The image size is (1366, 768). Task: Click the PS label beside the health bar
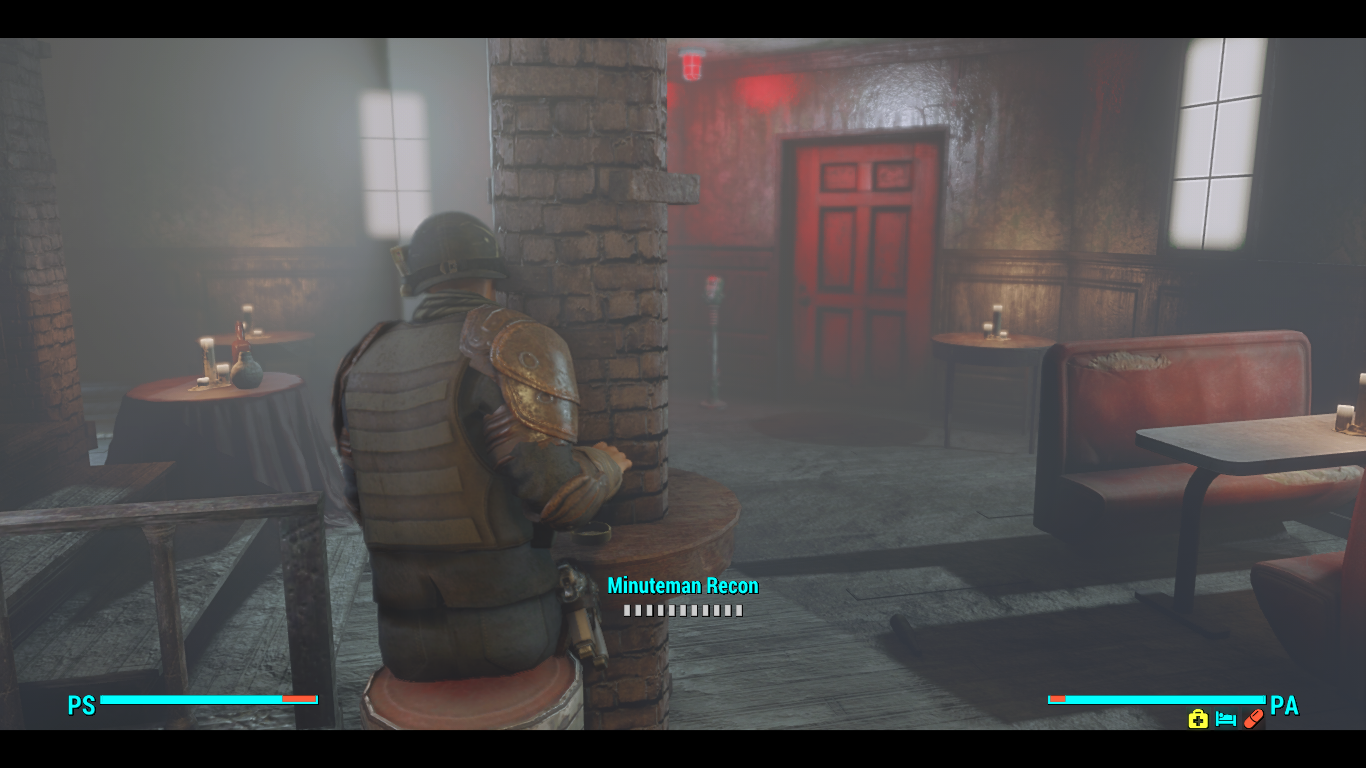82,707
